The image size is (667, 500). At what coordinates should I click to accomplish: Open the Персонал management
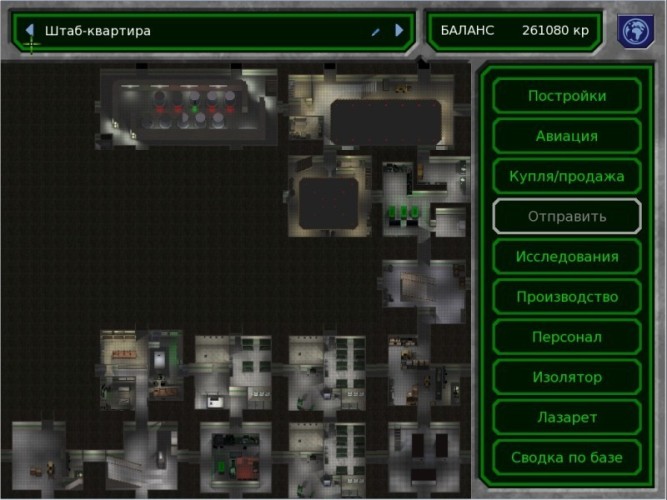(566, 337)
